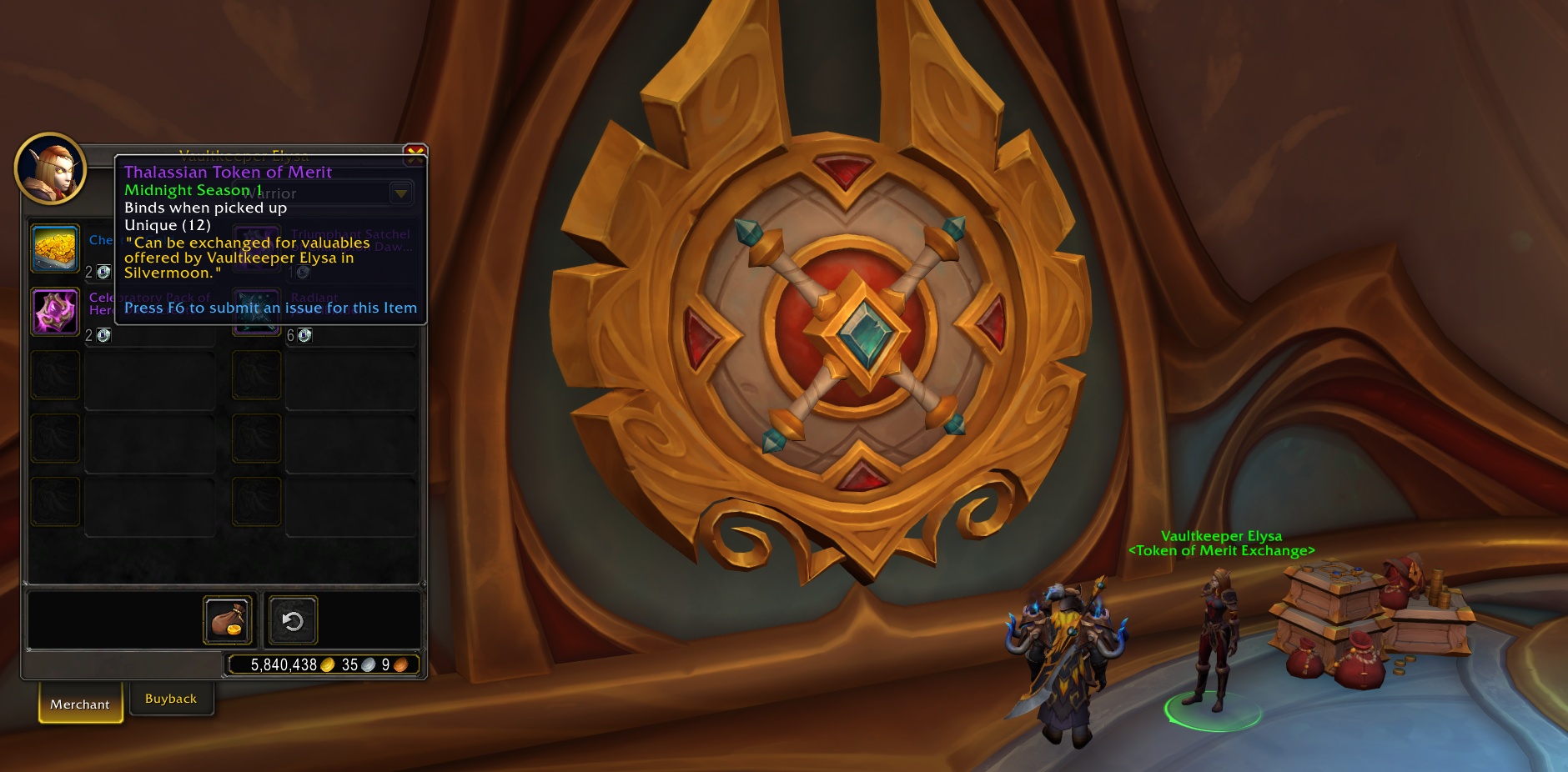Open the Warrior class filter dropdown
The width and height of the screenshot is (1568, 772).
pyautogui.click(x=400, y=193)
